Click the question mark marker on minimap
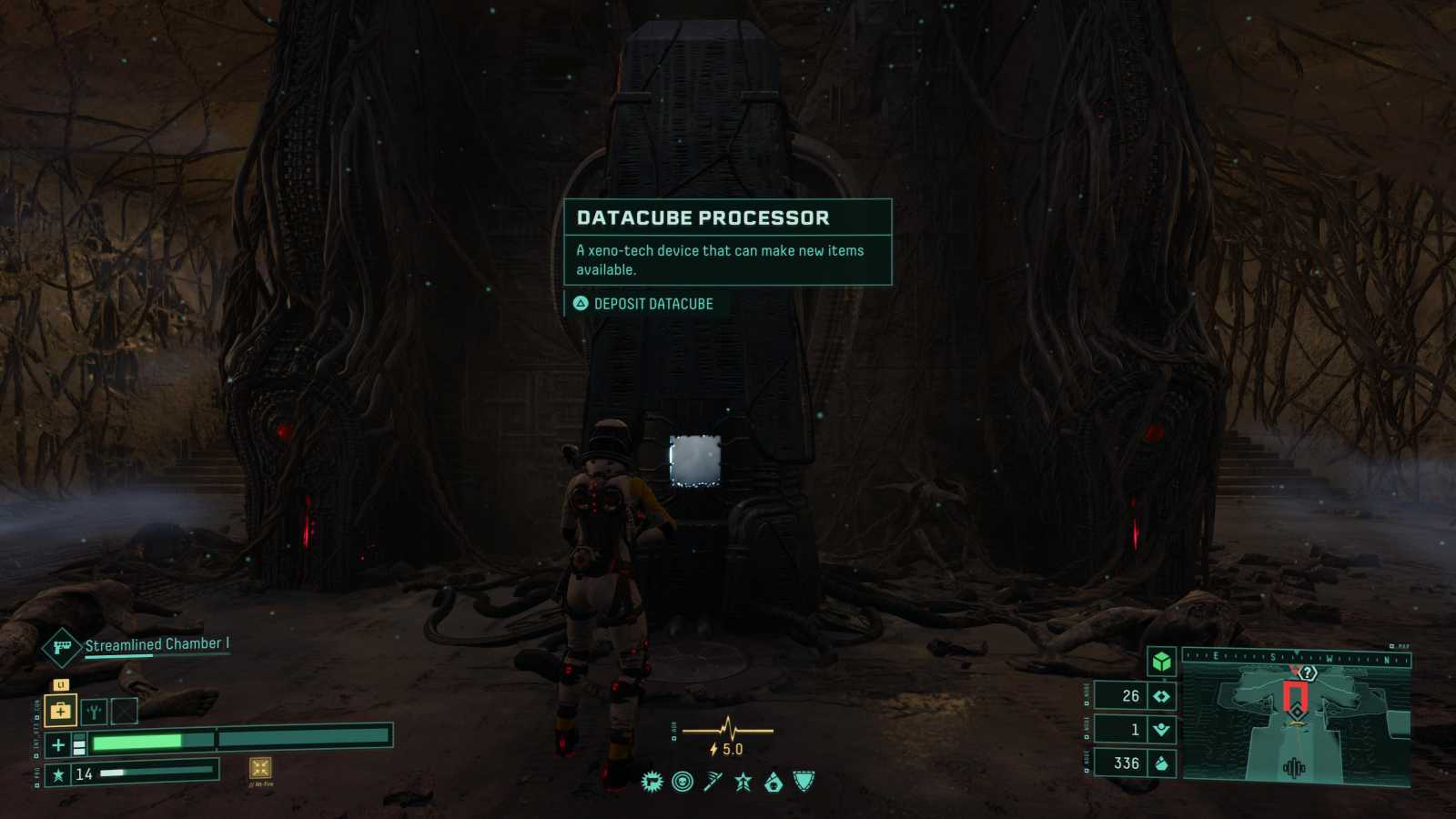The height and width of the screenshot is (819, 1456). pyautogui.click(x=1308, y=673)
